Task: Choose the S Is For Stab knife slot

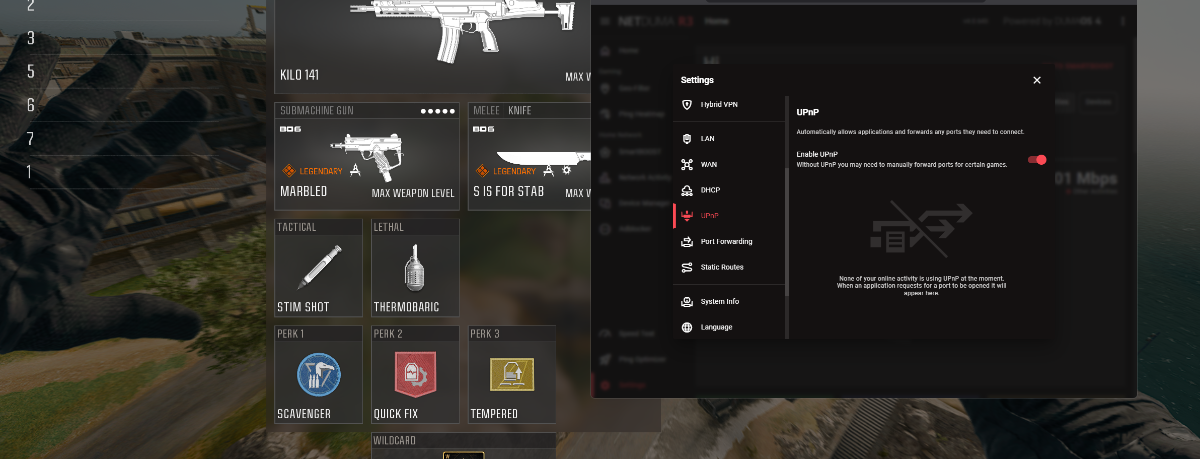Action: tap(528, 157)
